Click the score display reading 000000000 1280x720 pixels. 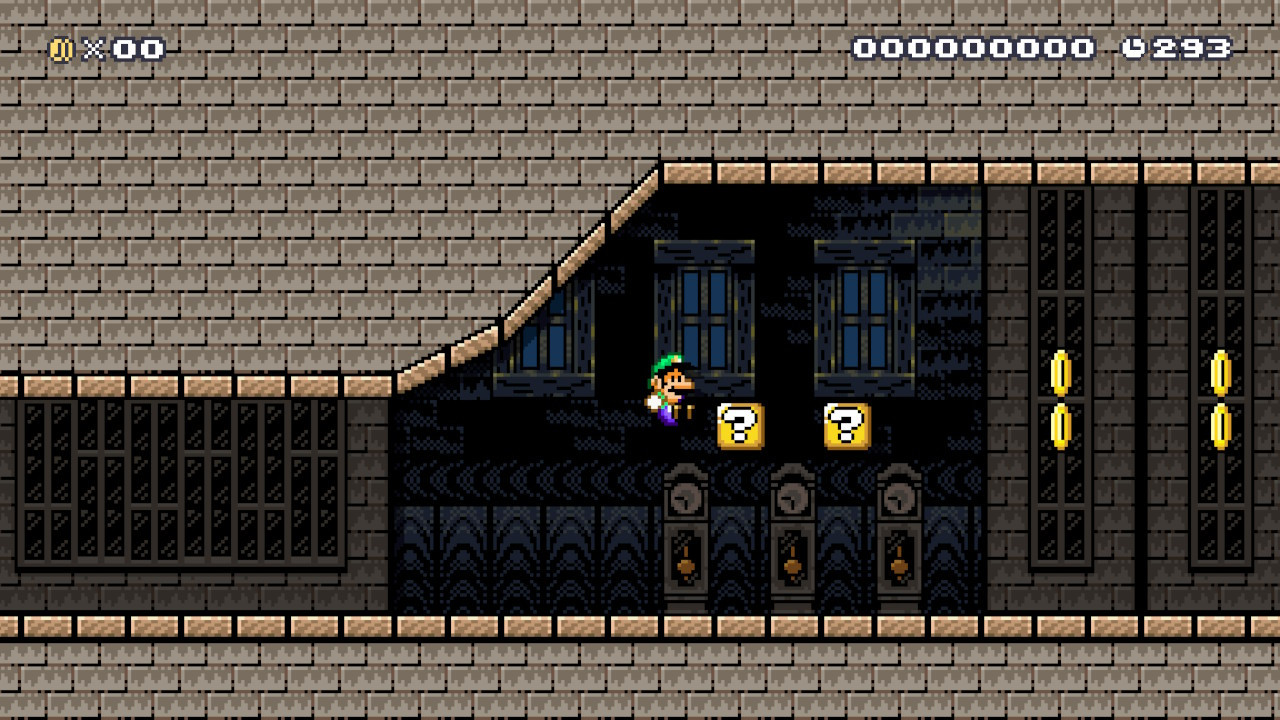975,46
